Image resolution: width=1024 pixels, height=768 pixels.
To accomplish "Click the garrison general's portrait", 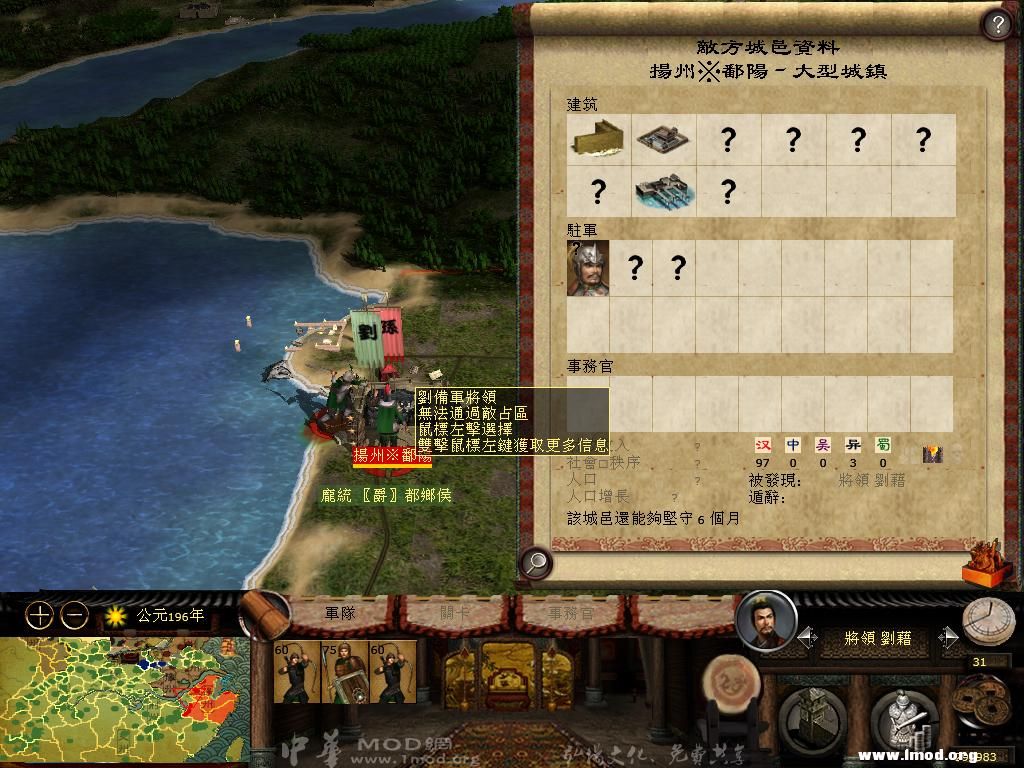I will 588,267.
